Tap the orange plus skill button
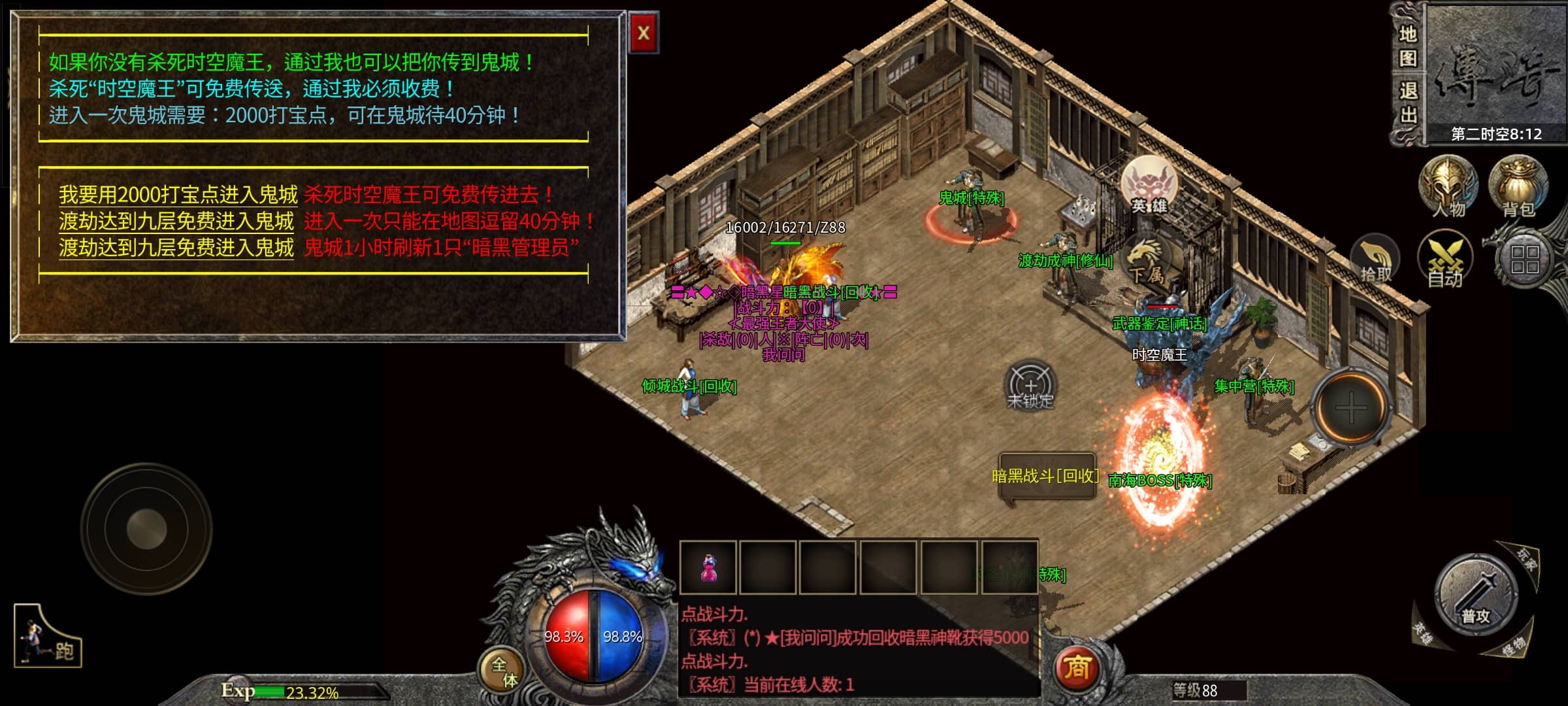 pyautogui.click(x=1350, y=408)
